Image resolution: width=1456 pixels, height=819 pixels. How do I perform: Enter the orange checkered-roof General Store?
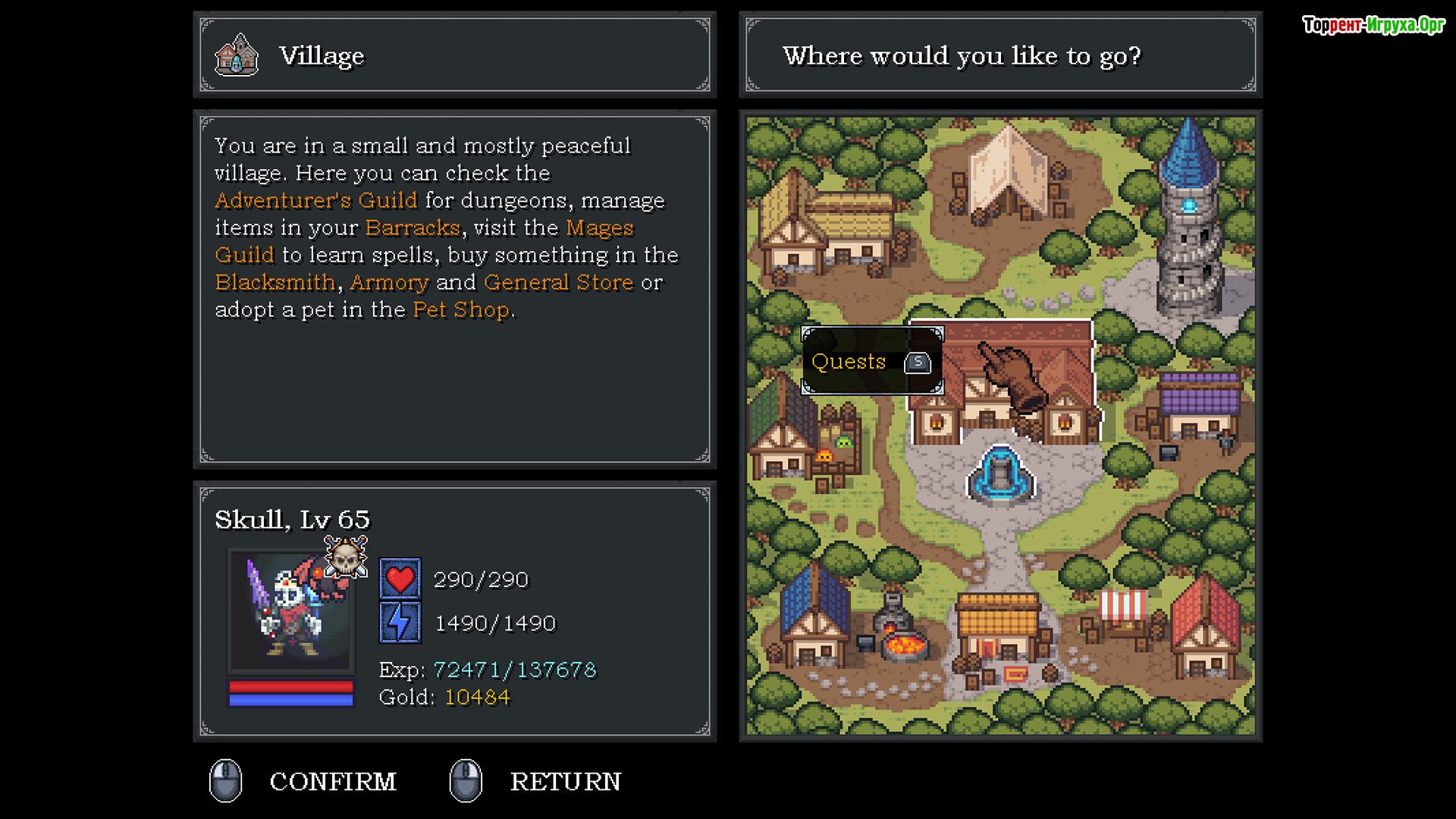coord(998,629)
